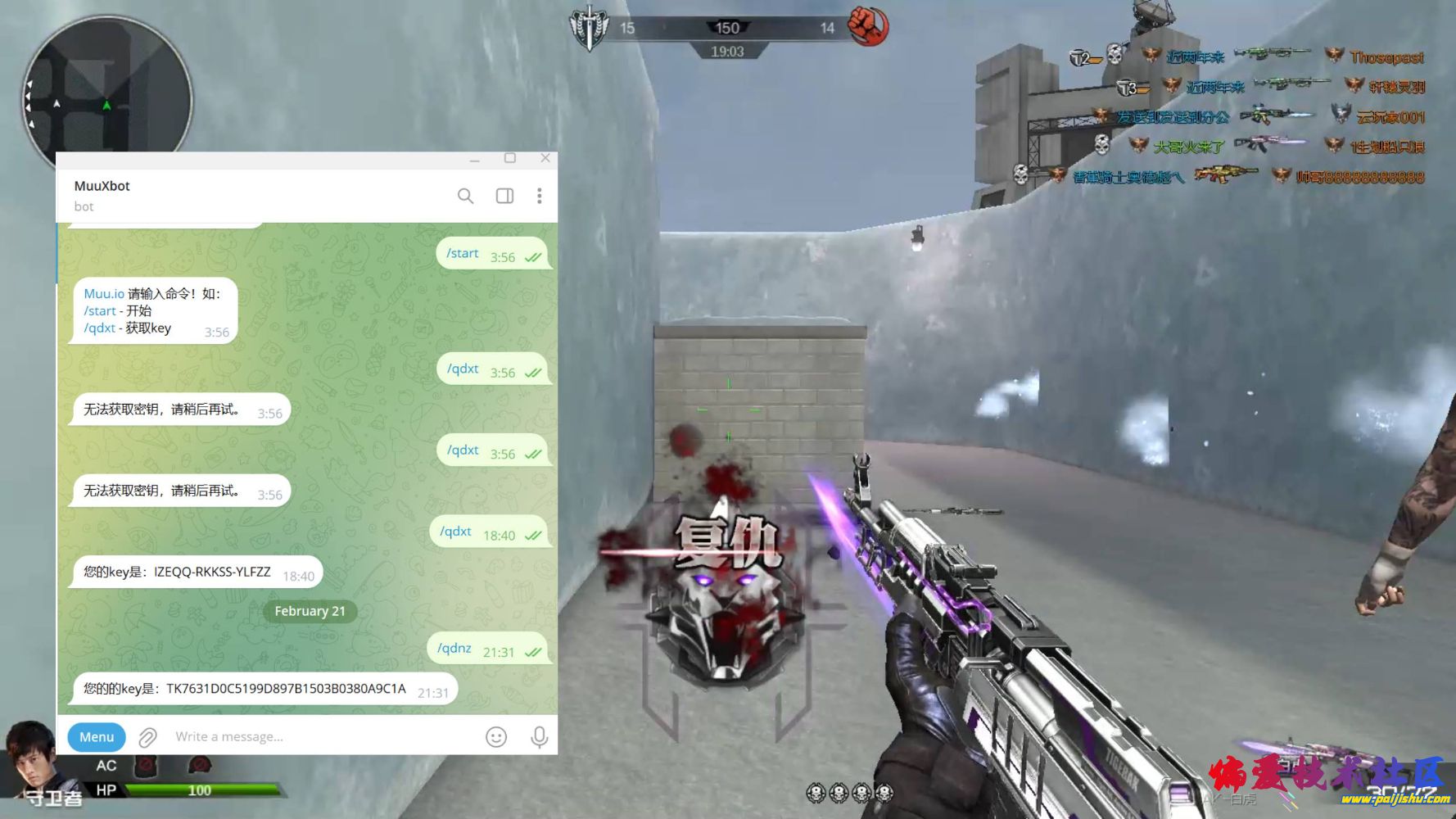Image resolution: width=1456 pixels, height=819 pixels.
Task: Open the bot Menu button
Action: tap(97, 736)
